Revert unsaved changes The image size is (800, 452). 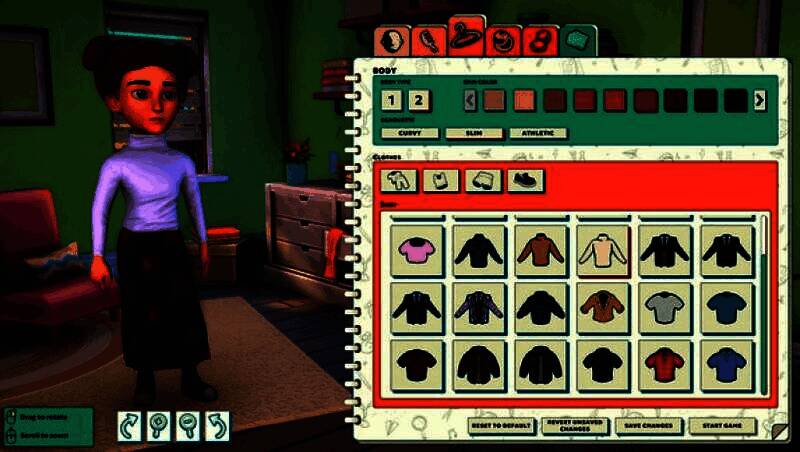coord(575,426)
